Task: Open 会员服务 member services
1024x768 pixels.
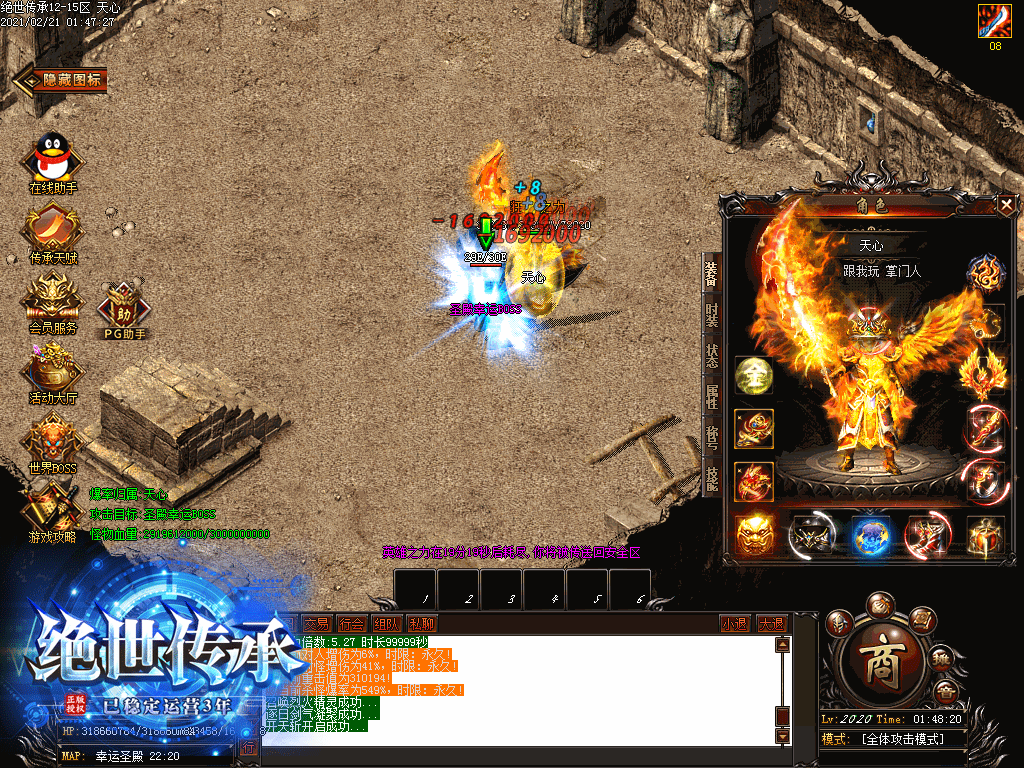Action: click(52, 298)
